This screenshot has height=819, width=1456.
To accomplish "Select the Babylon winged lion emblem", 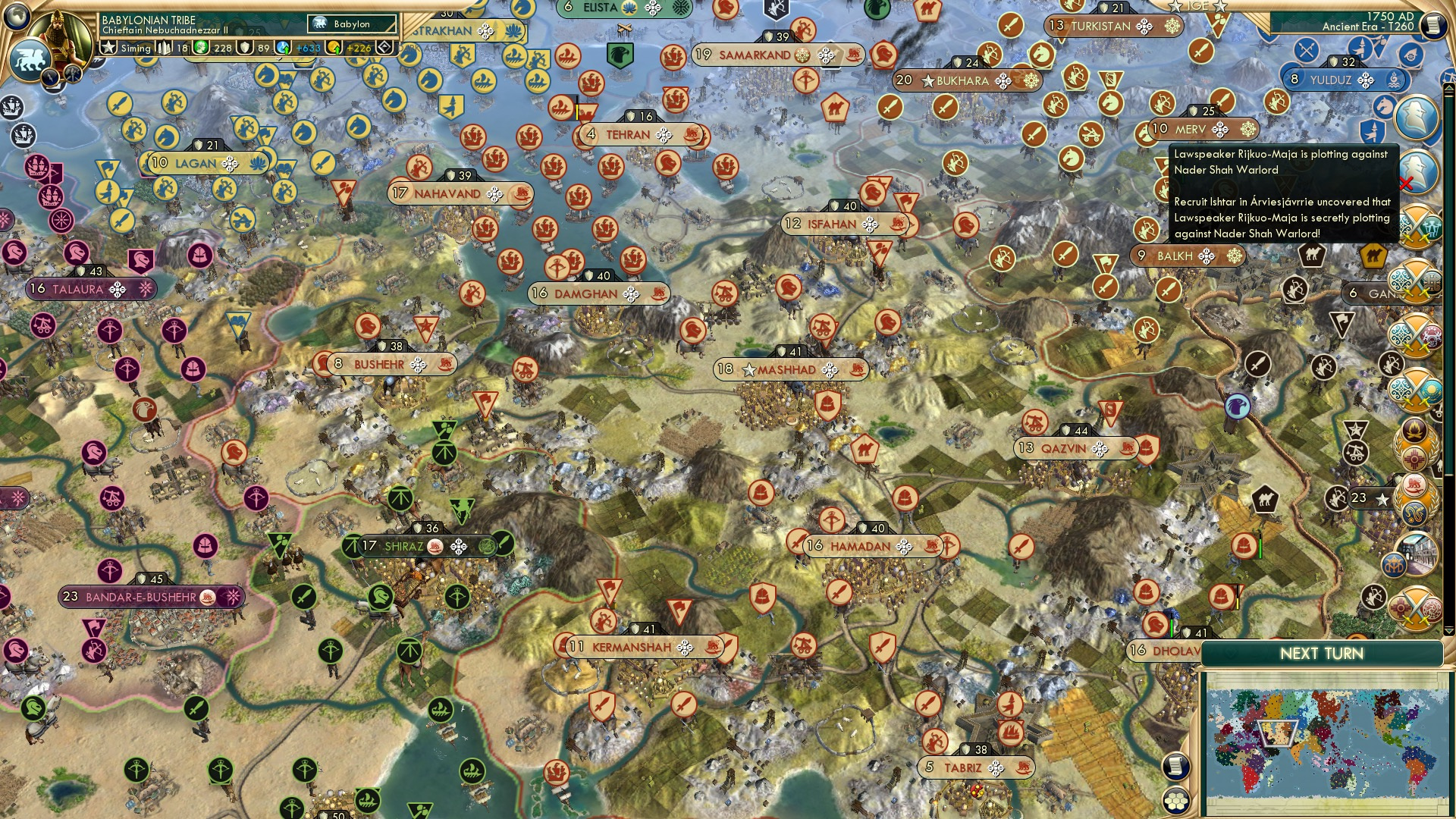I will [30, 58].
